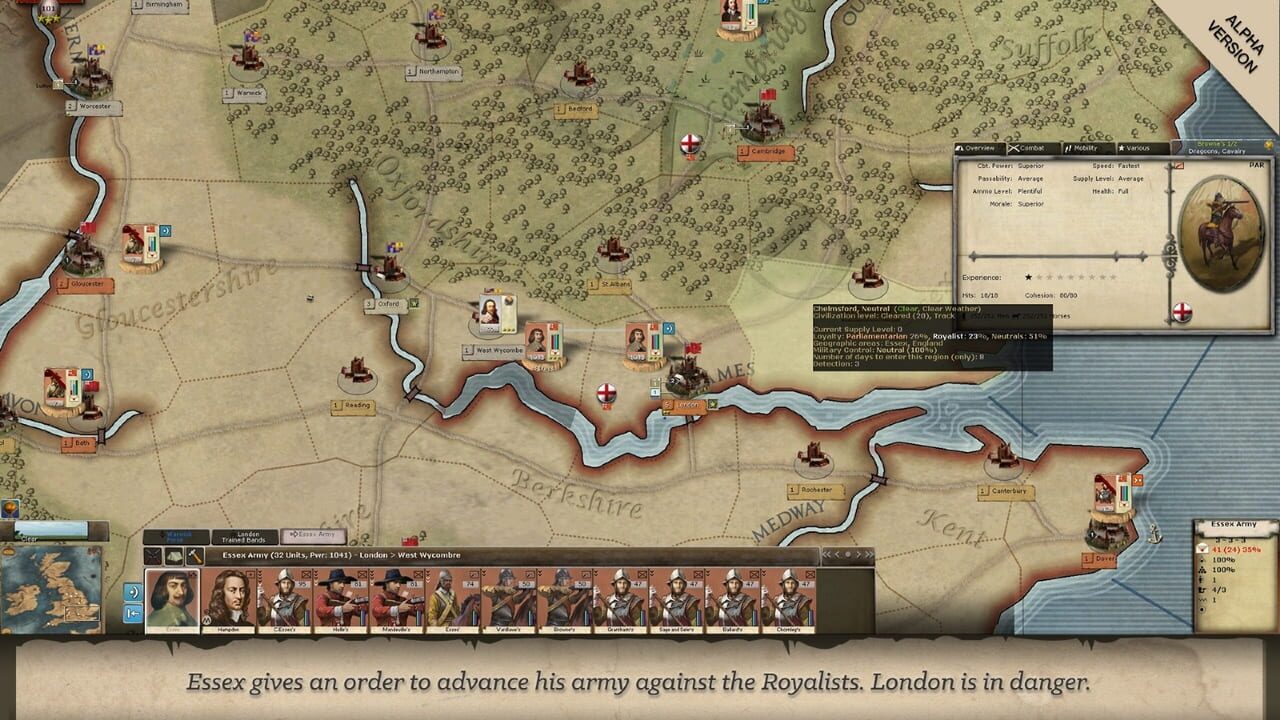This screenshot has width=1280, height=720.
Task: Open the Britain minimap in the bottom-left corner
Action: pos(55,590)
